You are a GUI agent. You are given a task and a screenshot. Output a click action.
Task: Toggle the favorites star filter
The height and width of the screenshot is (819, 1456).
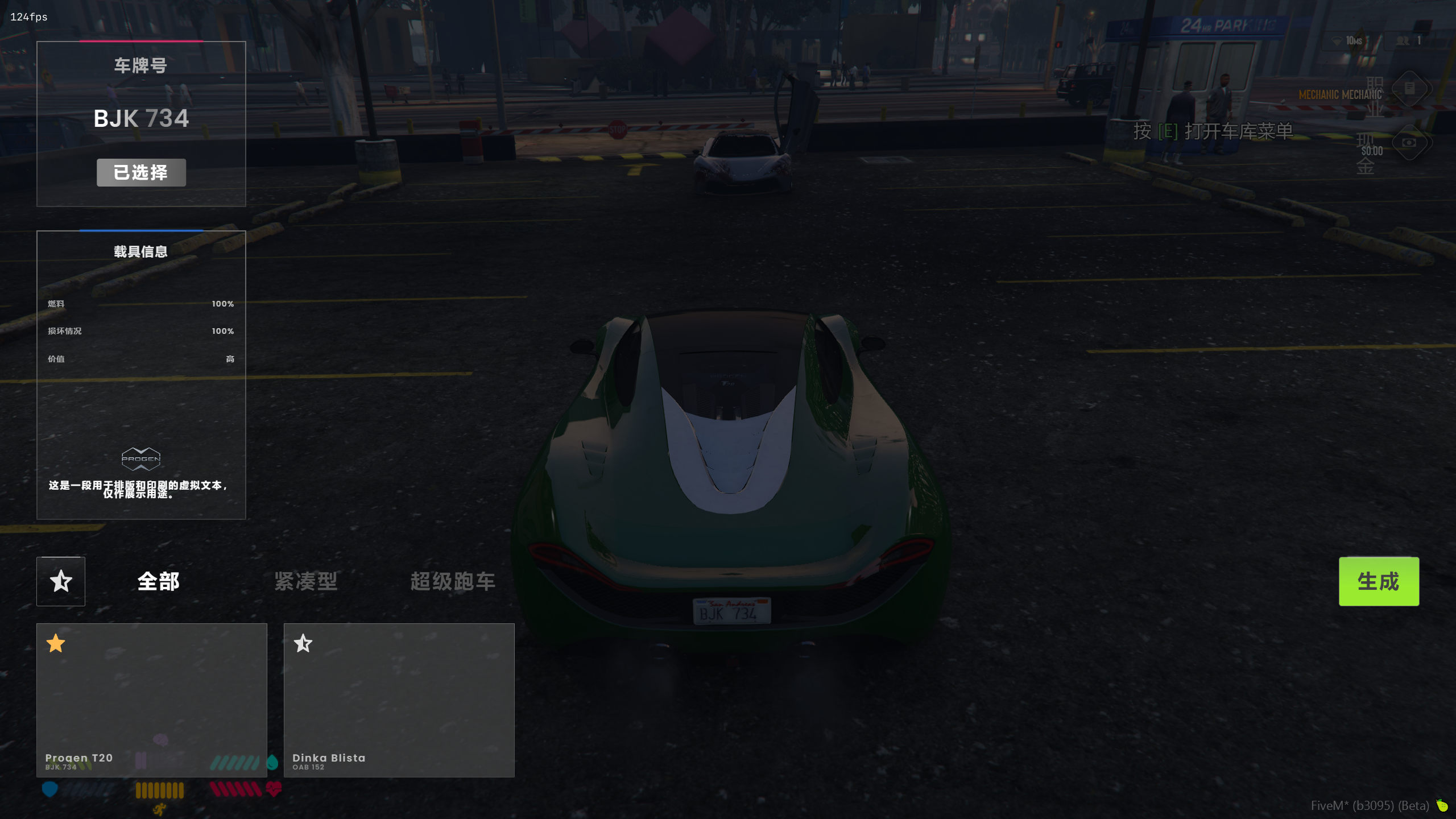click(x=61, y=581)
